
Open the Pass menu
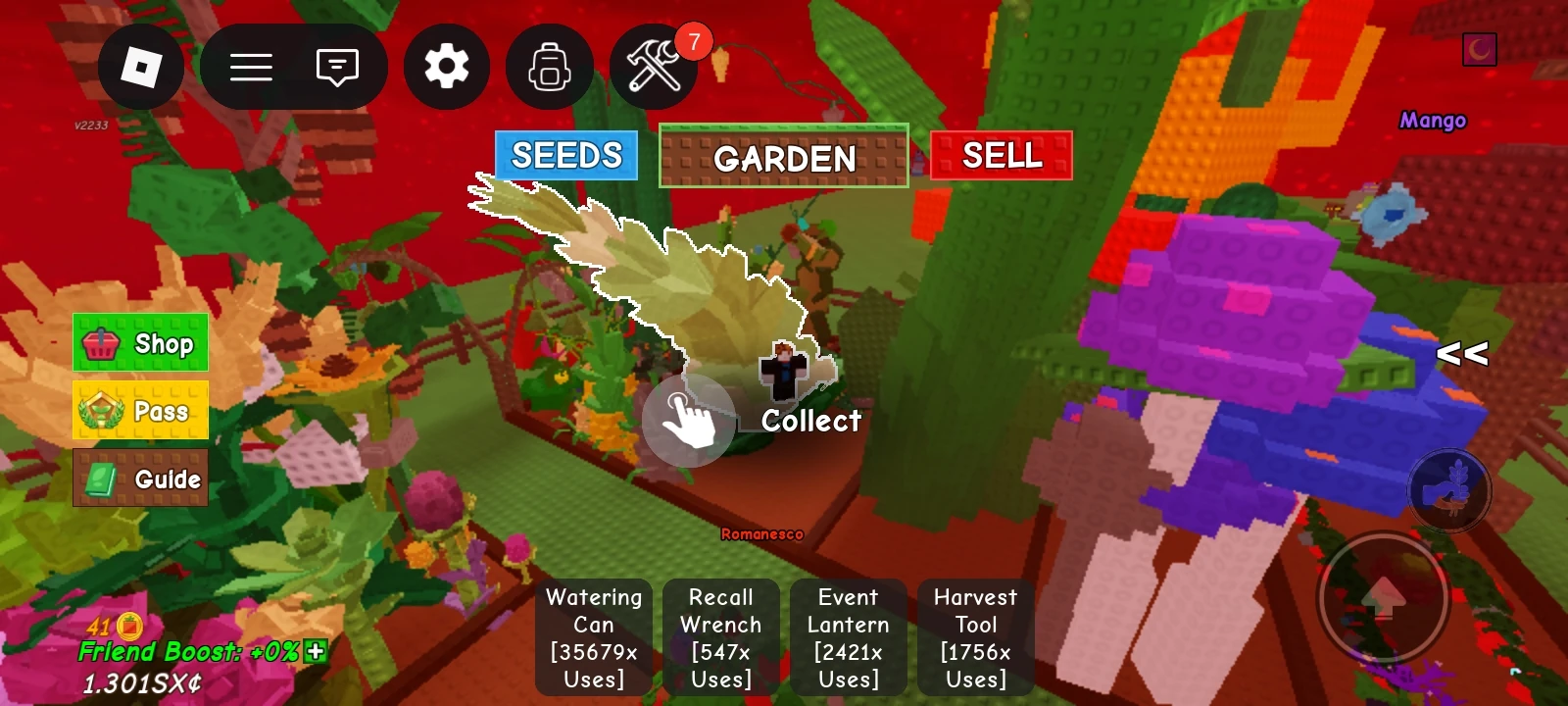click(x=140, y=411)
